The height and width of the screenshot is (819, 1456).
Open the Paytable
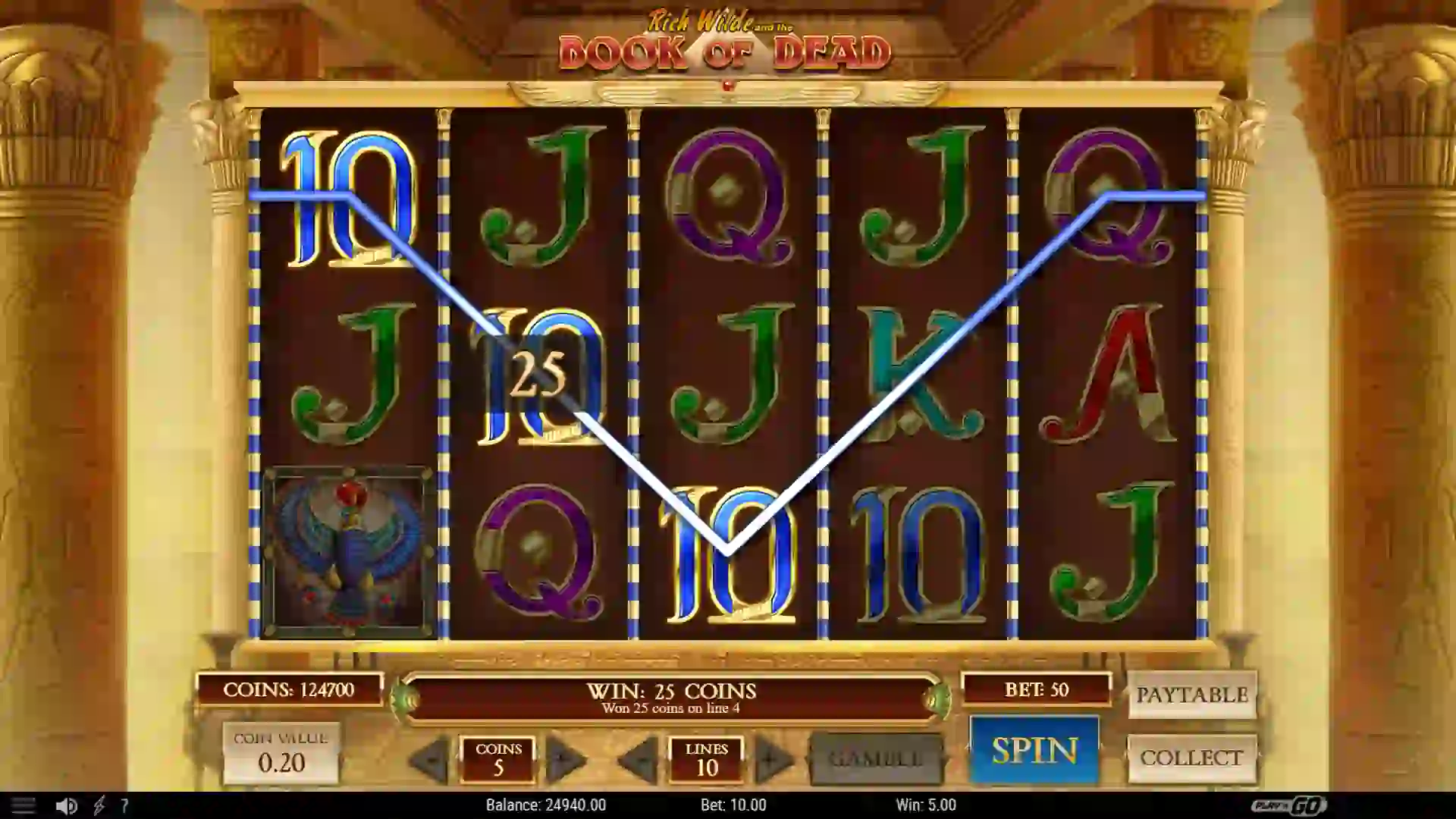(x=1191, y=694)
